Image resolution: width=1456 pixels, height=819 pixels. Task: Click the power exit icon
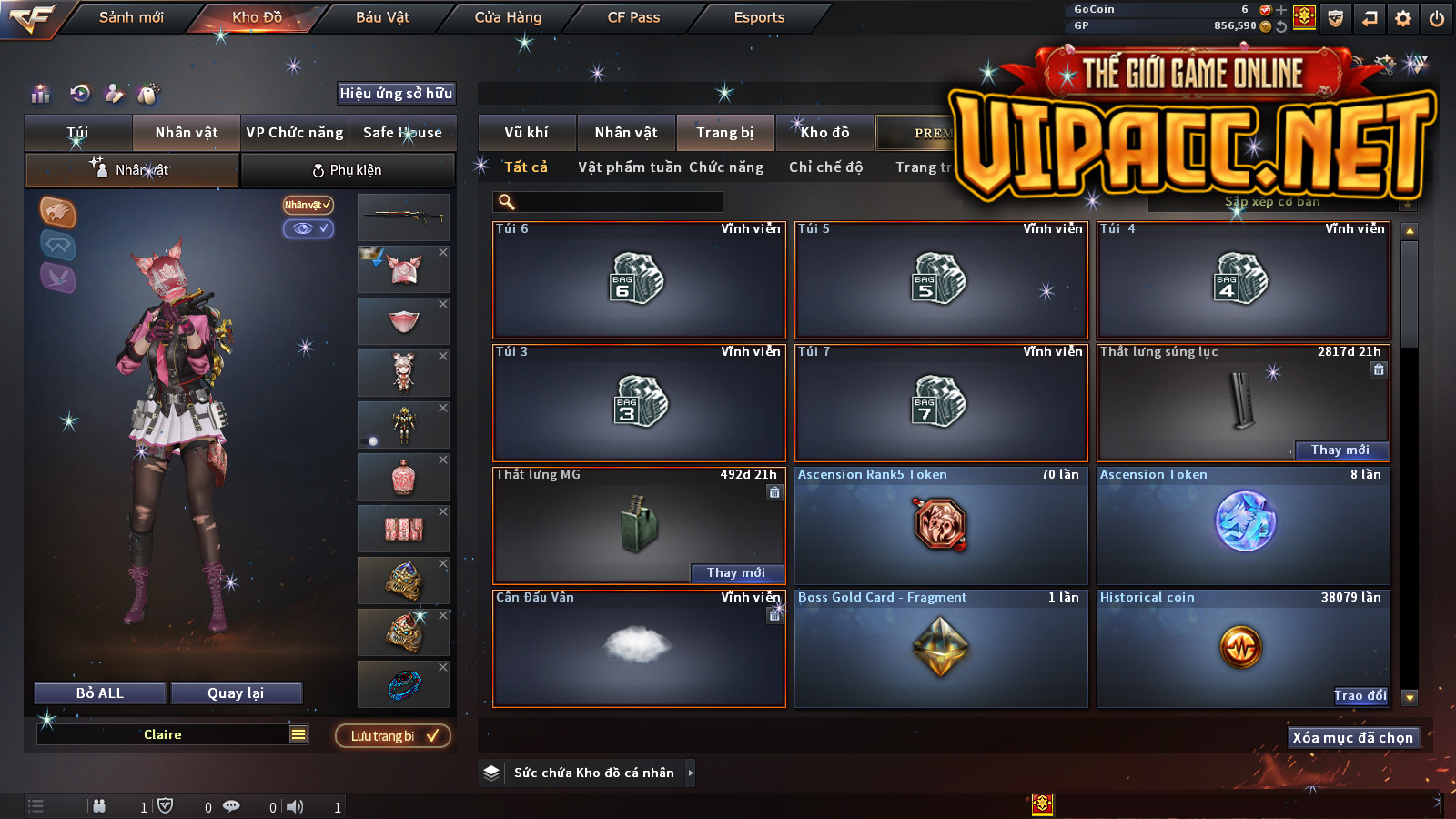point(1437,18)
